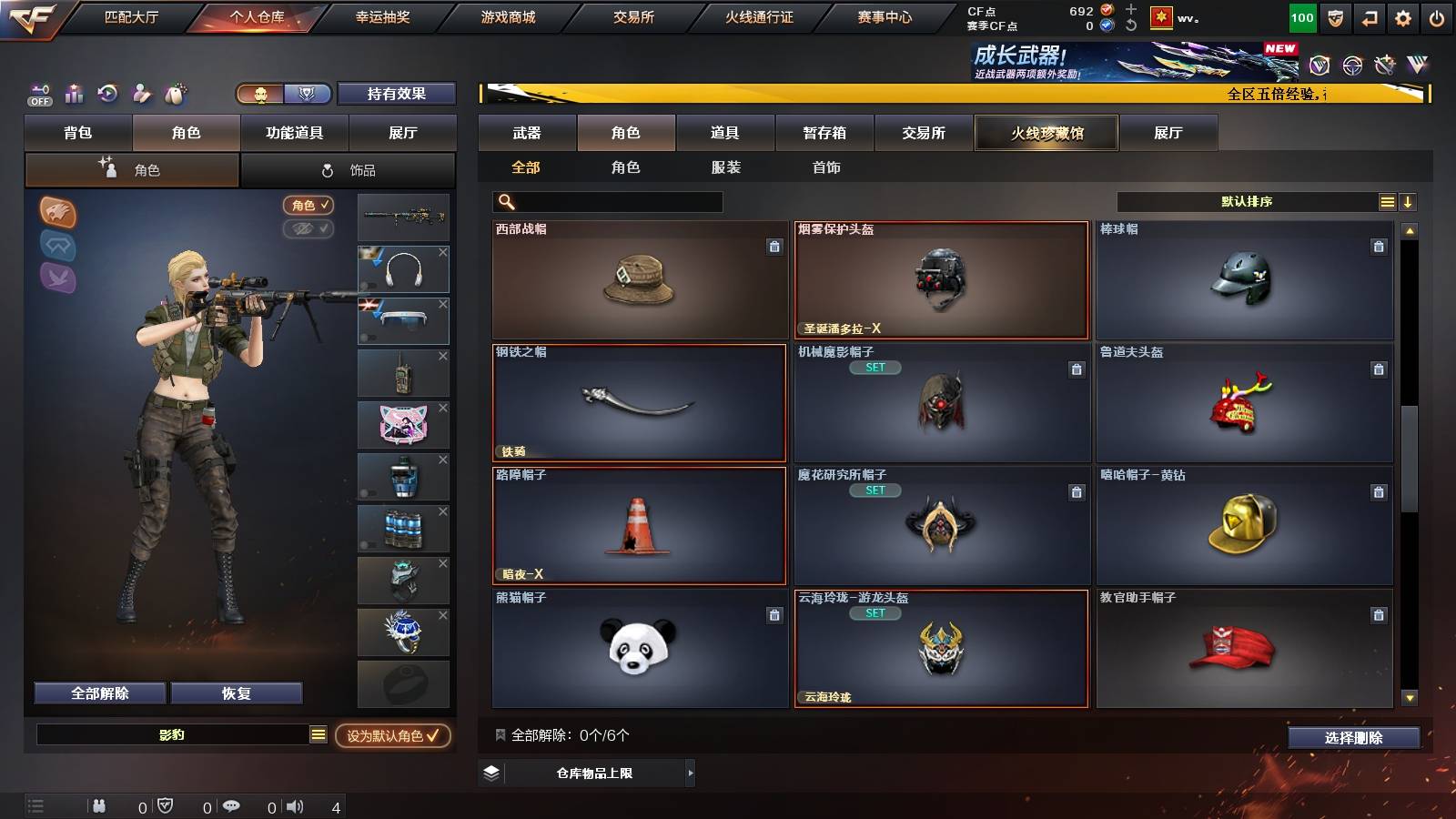Click the return arrow icon near settings
The height and width of the screenshot is (819, 1456).
coord(1371,15)
